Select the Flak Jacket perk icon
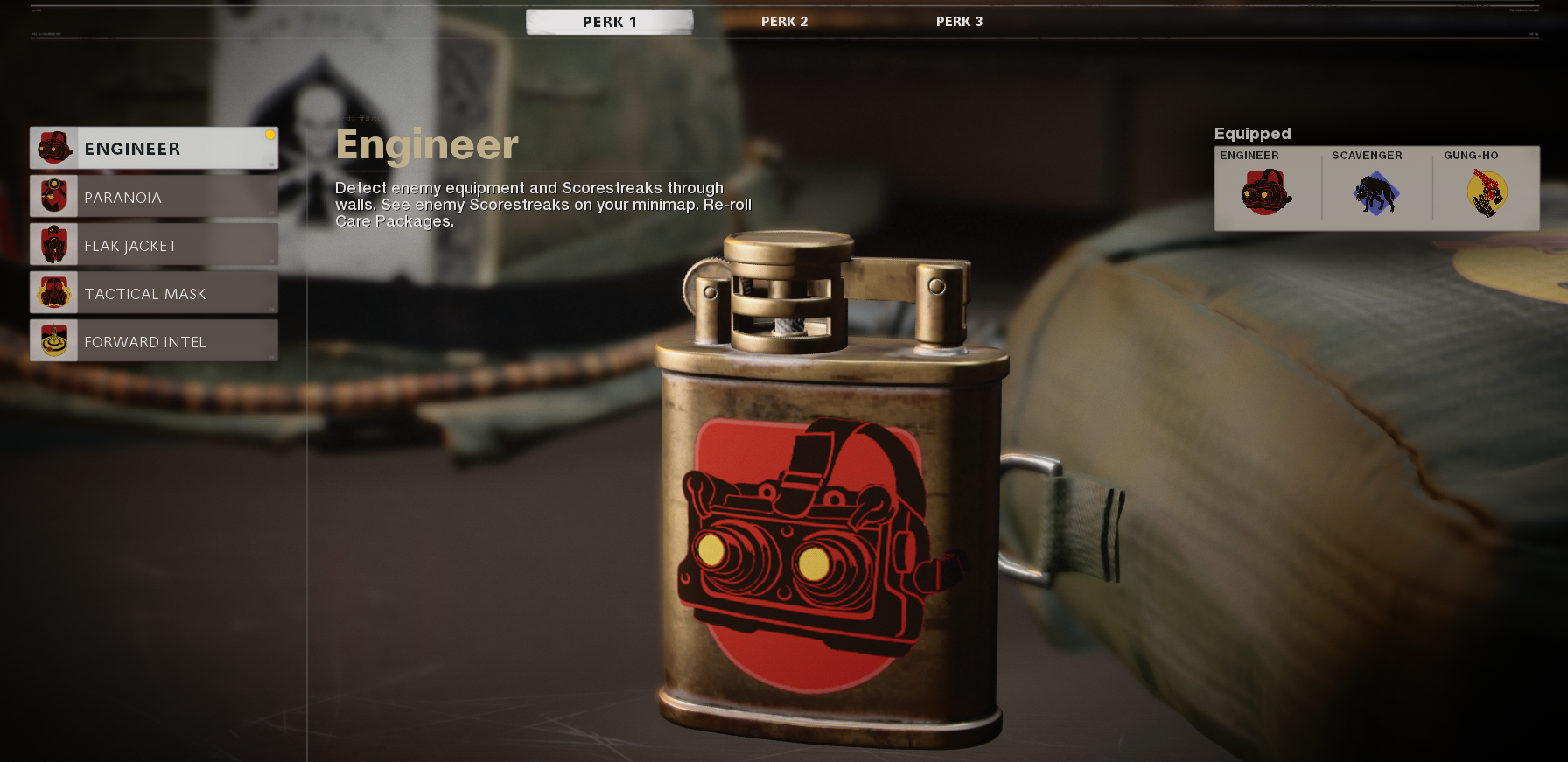1568x762 pixels. click(x=55, y=244)
